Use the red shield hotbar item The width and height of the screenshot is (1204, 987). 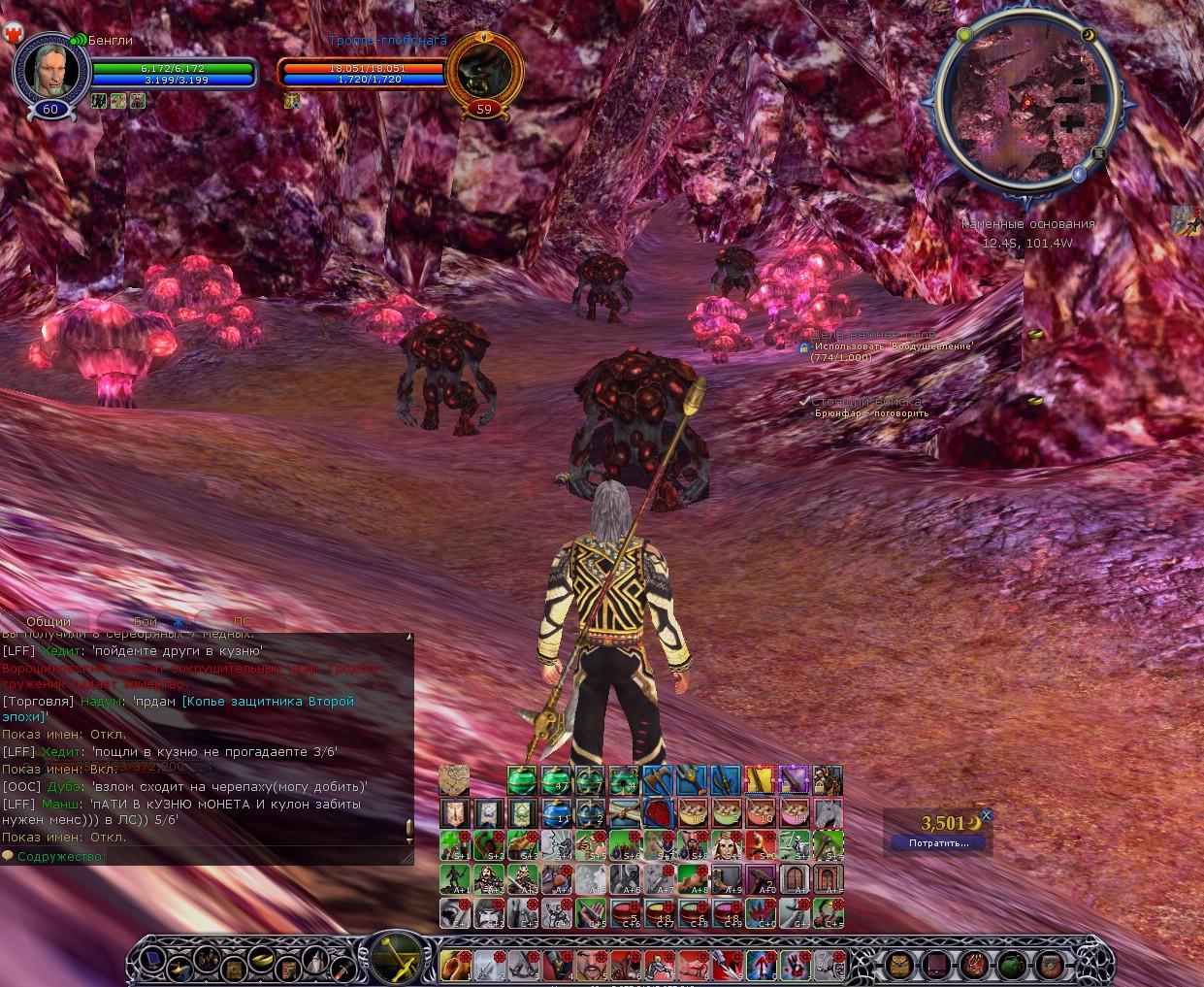click(658, 812)
